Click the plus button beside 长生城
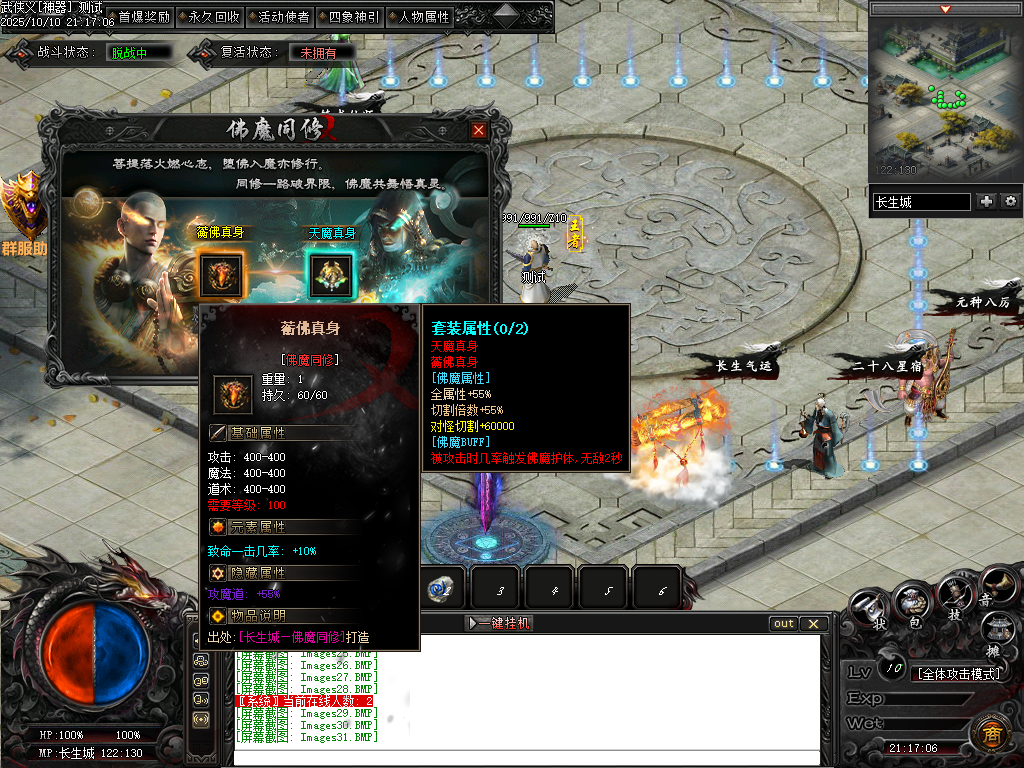 click(987, 201)
